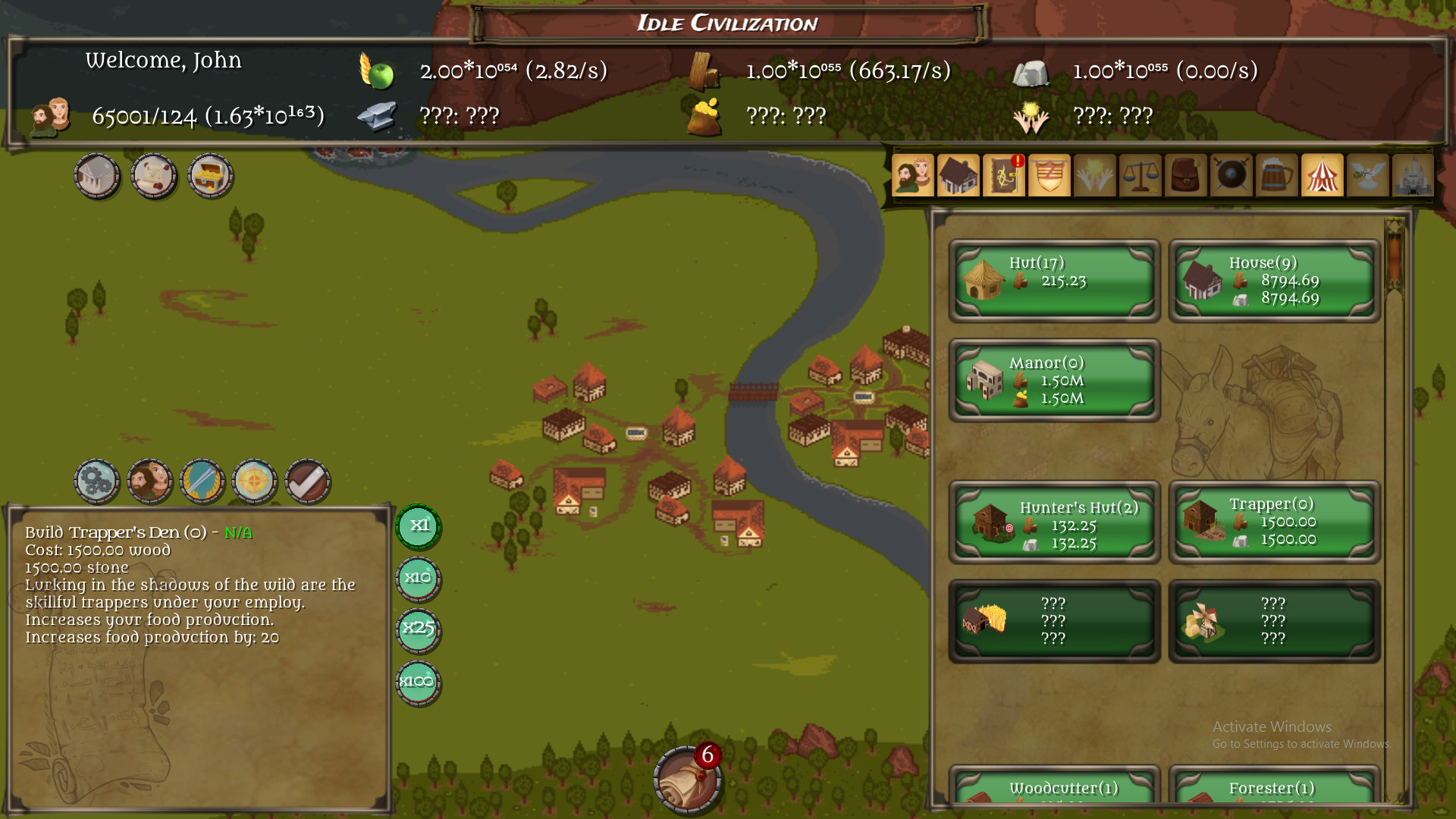Toggle the x100 purchase multiplier

[x=418, y=682]
